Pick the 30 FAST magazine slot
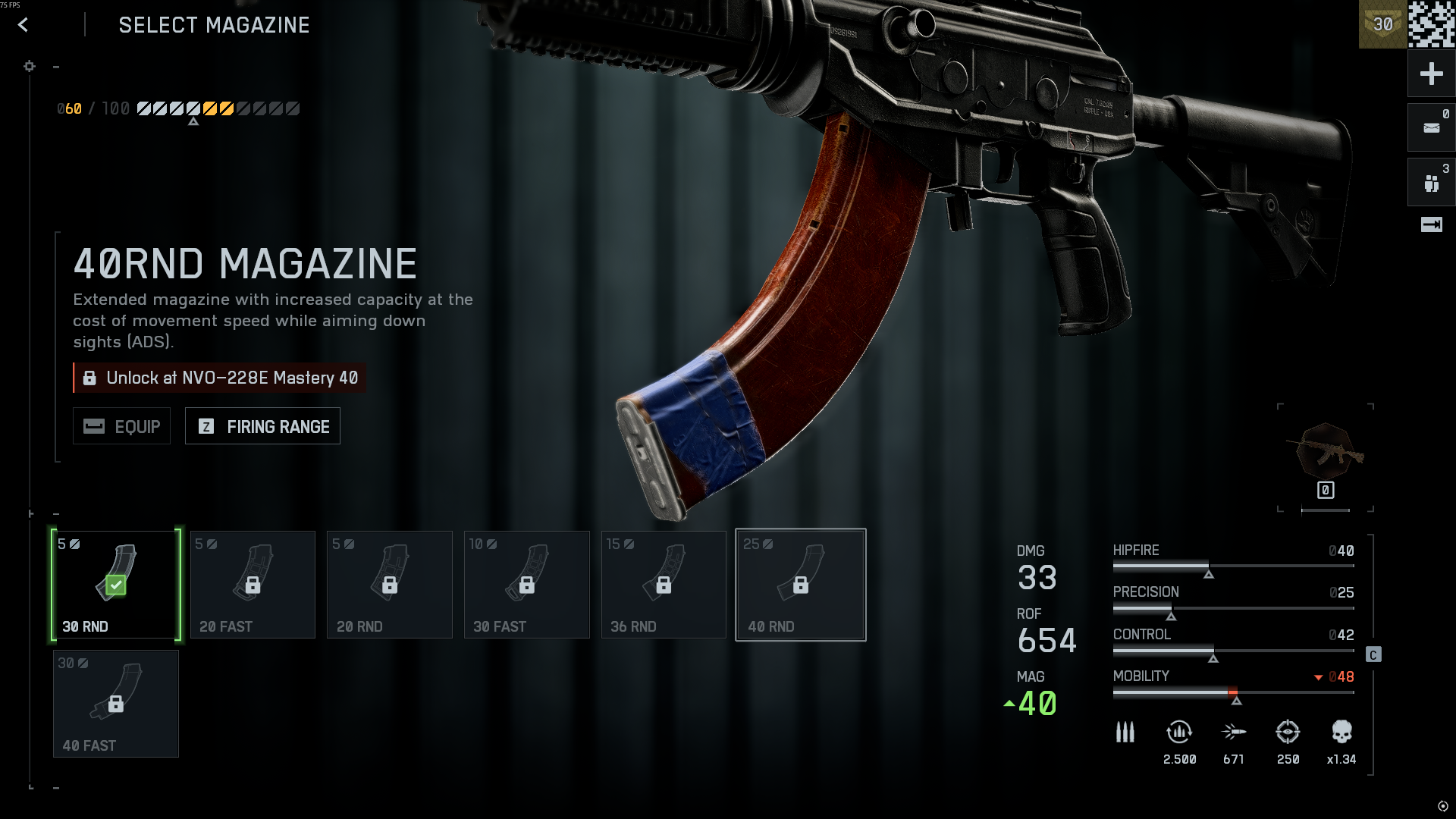The width and height of the screenshot is (1456, 819). pyautogui.click(x=527, y=585)
